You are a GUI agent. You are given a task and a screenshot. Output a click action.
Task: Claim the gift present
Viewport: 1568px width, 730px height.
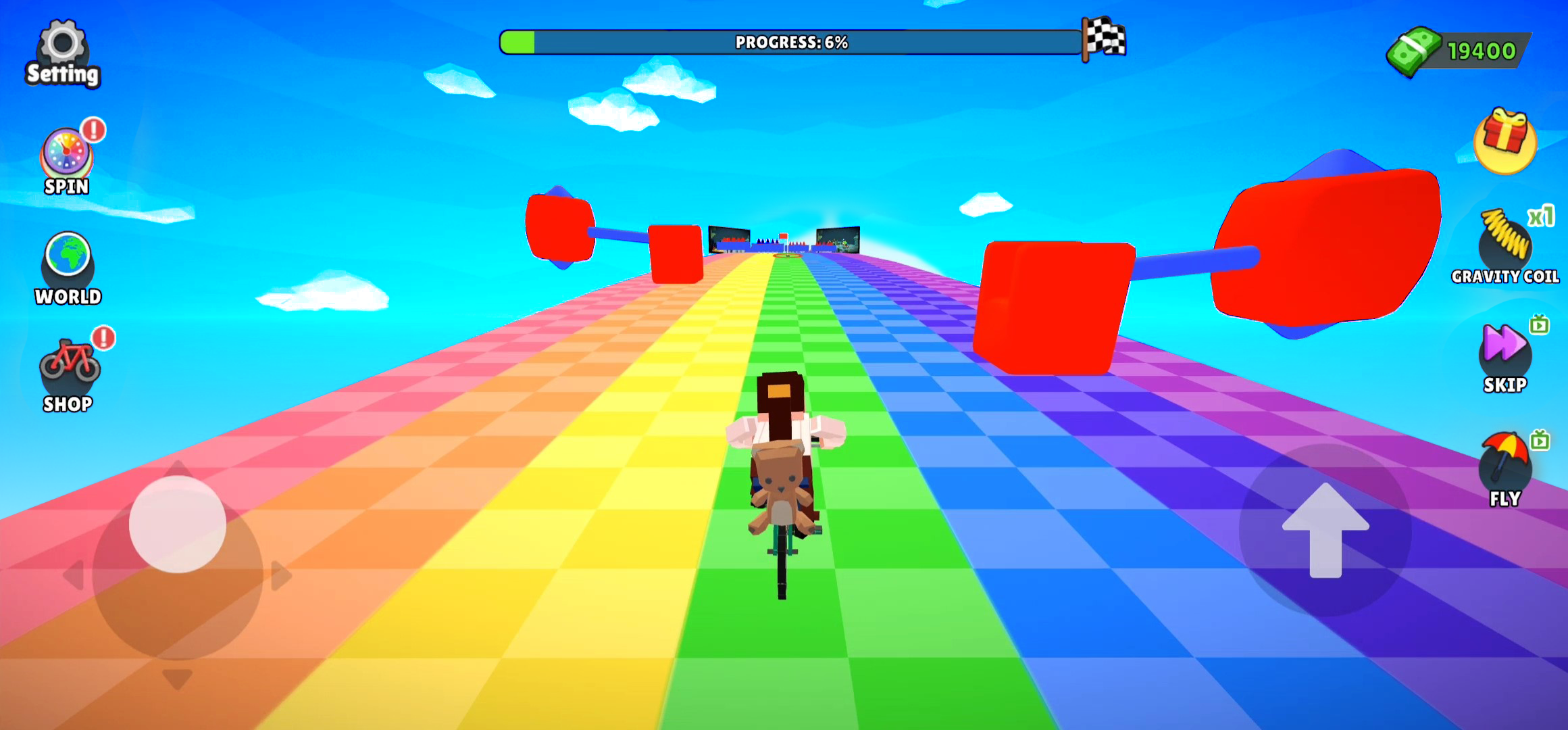point(1505,142)
